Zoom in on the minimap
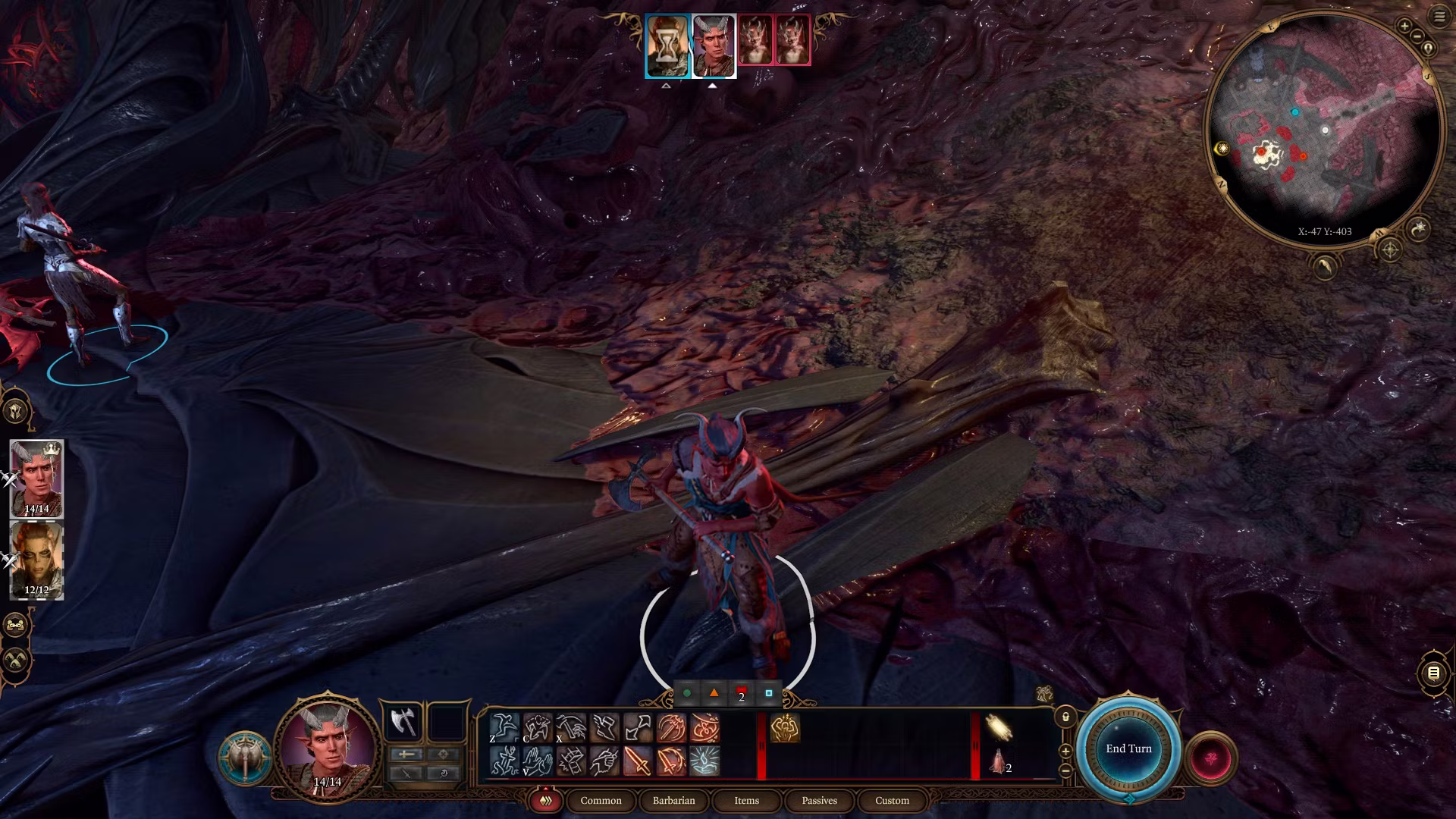Image resolution: width=1456 pixels, height=819 pixels. pos(1404,27)
